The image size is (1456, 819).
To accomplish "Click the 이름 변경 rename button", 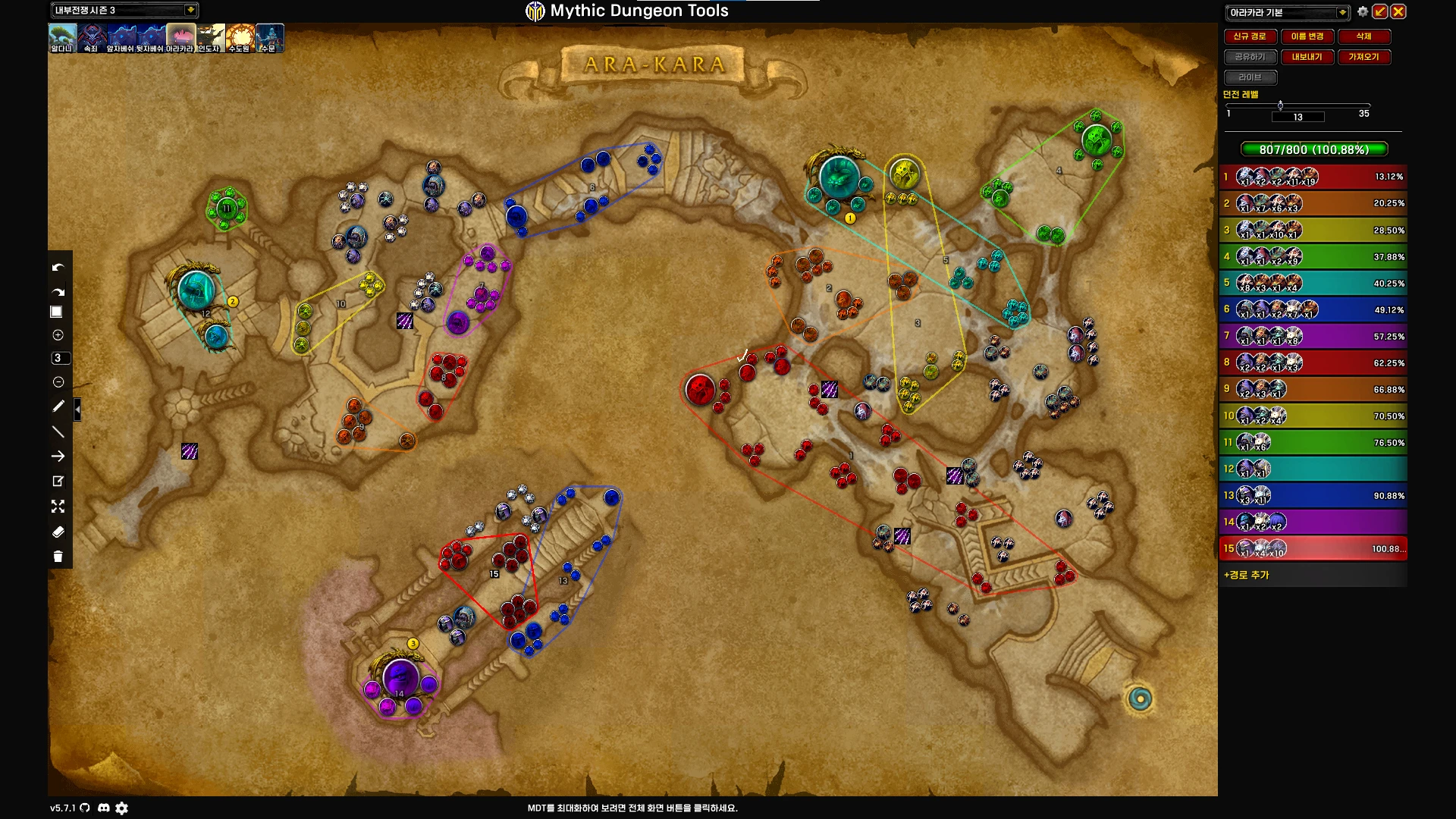I will pyautogui.click(x=1307, y=36).
